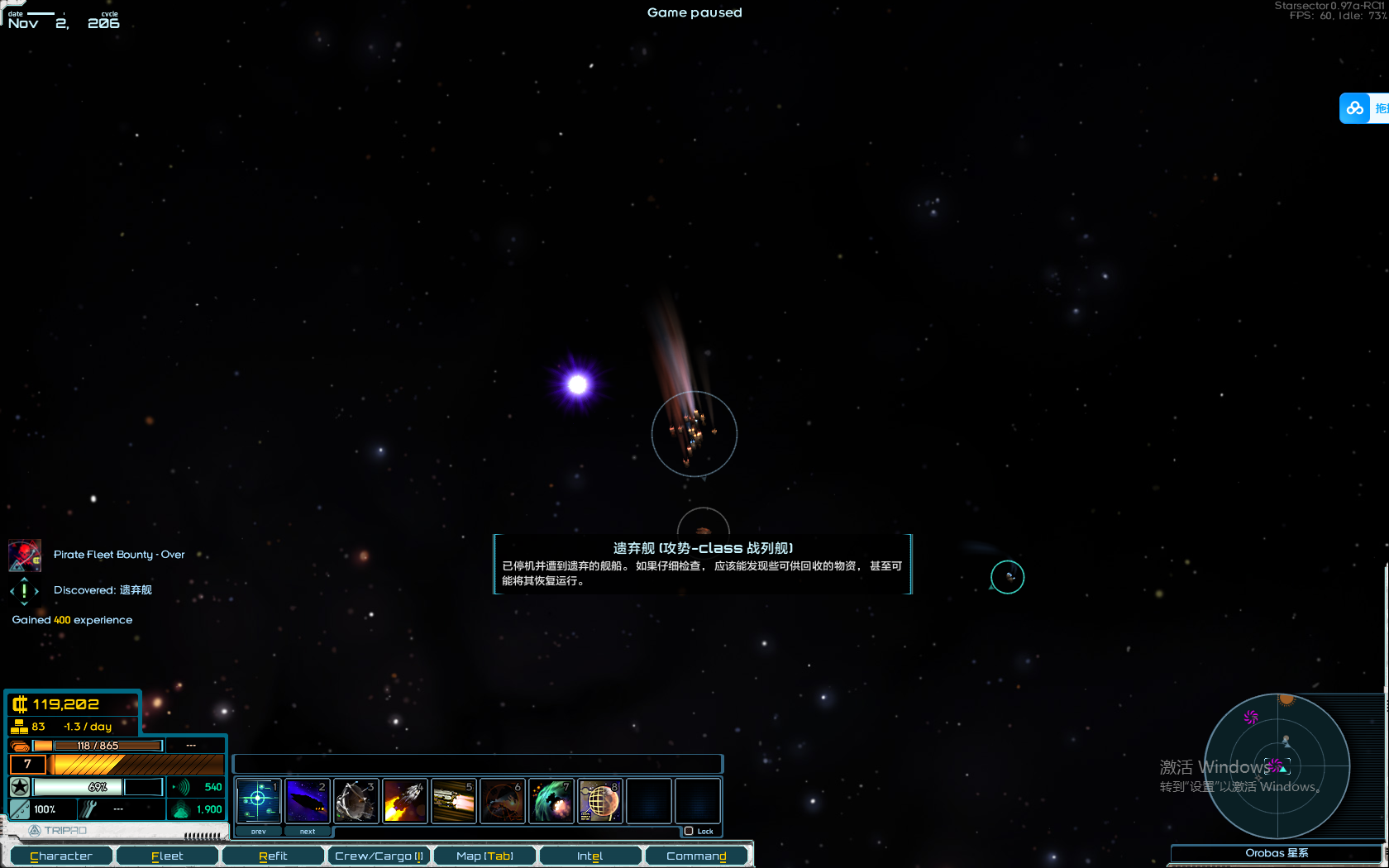Toggle the ability bar Lock checkbox
1389x868 pixels.
689,831
